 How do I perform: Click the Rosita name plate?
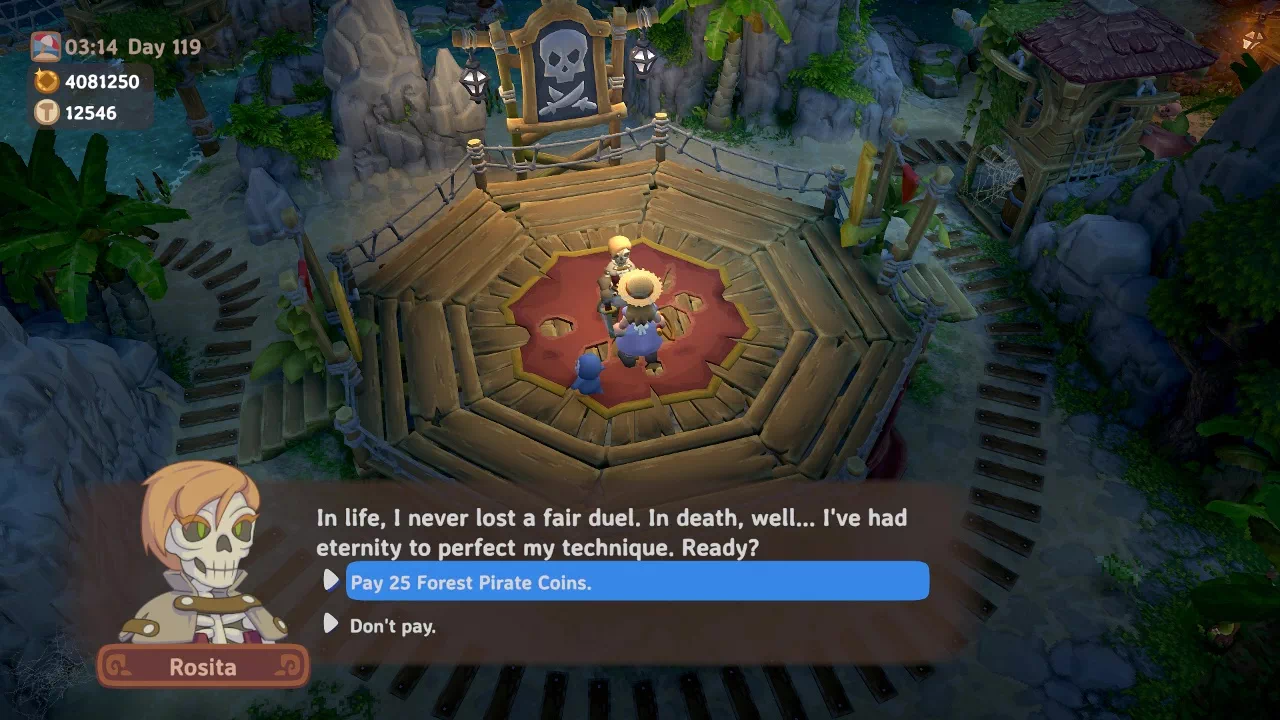pos(203,667)
